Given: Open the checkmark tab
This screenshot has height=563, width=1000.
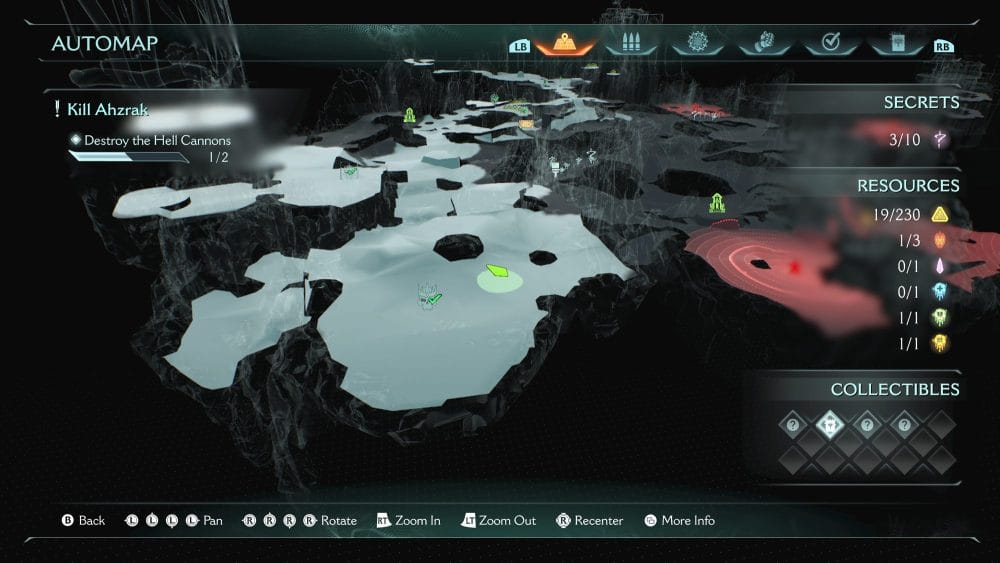Looking at the screenshot, I should coord(829,44).
